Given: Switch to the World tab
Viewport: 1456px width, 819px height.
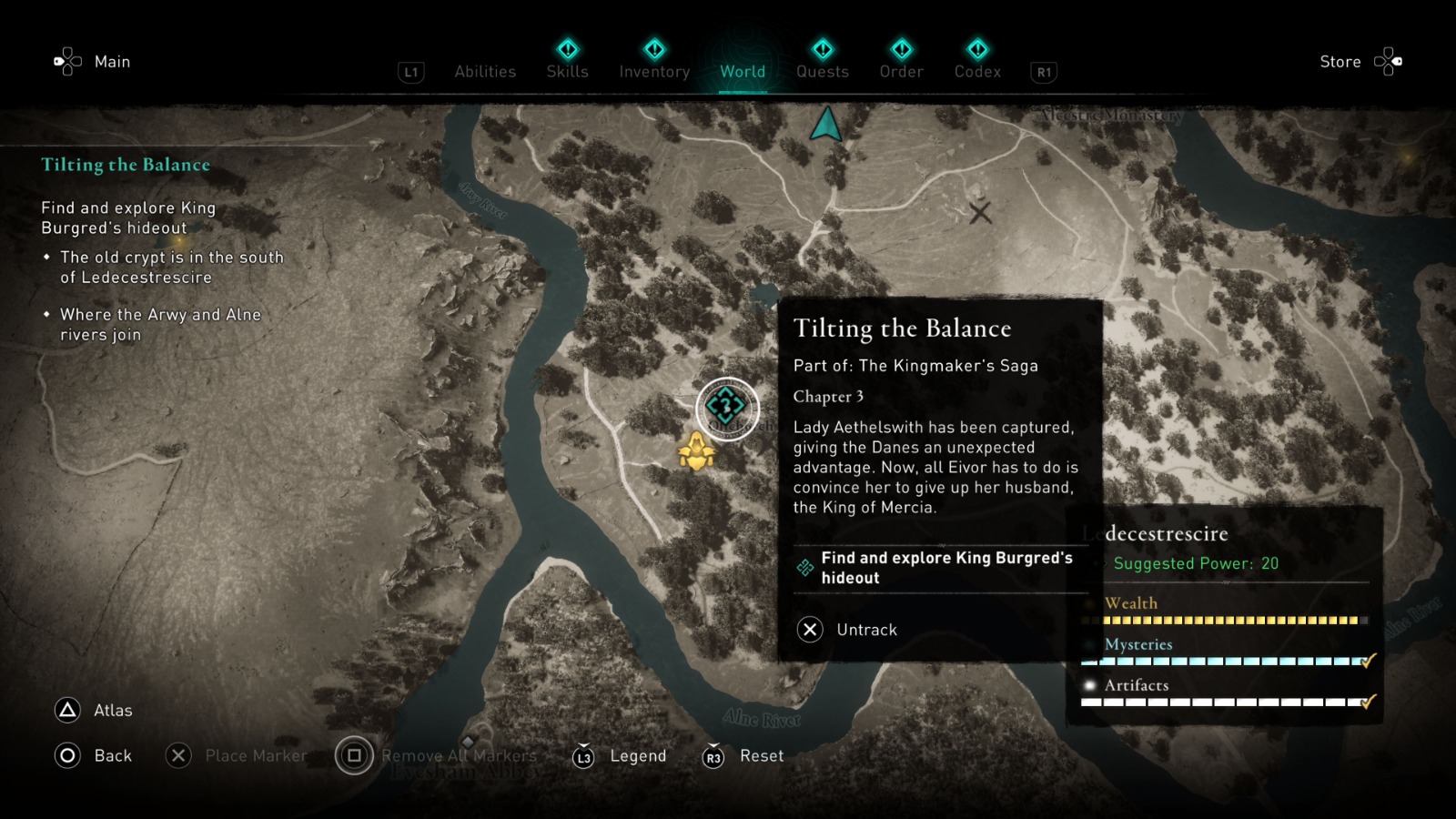Looking at the screenshot, I should tap(743, 72).
